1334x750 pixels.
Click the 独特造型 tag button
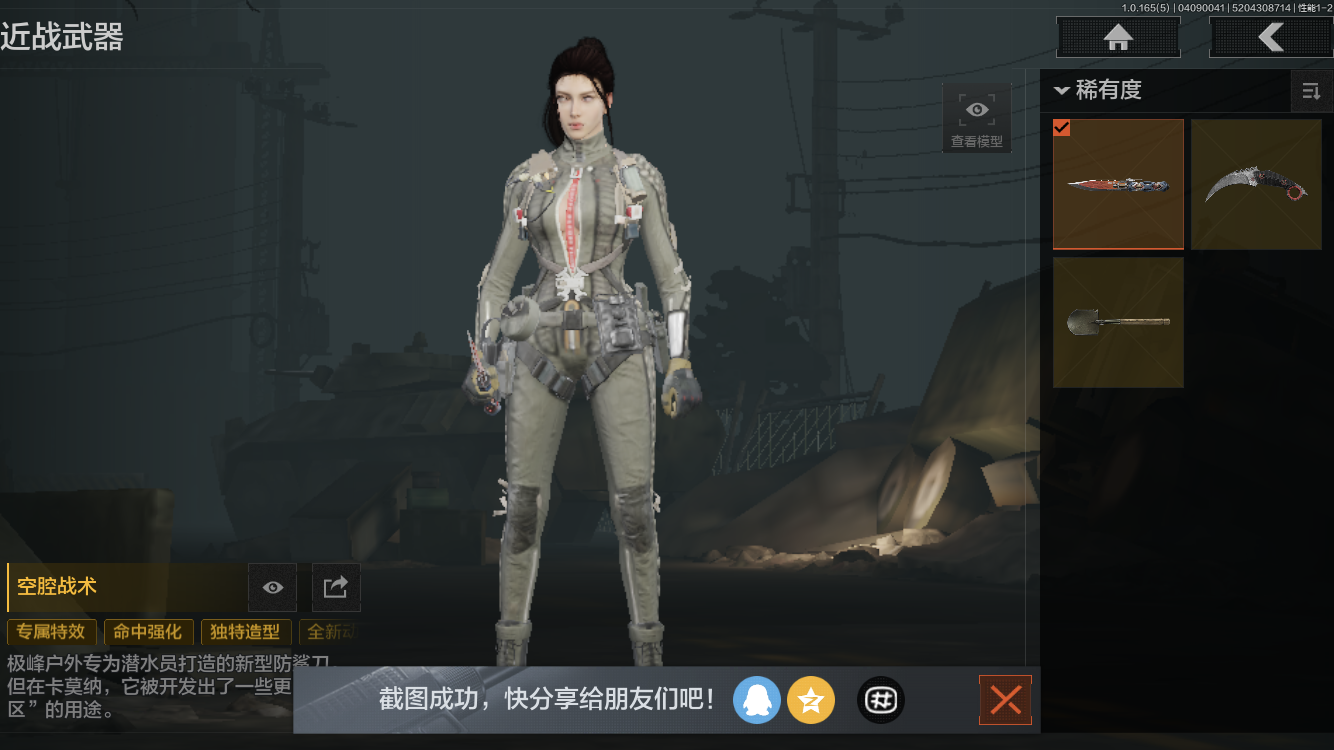click(x=246, y=632)
